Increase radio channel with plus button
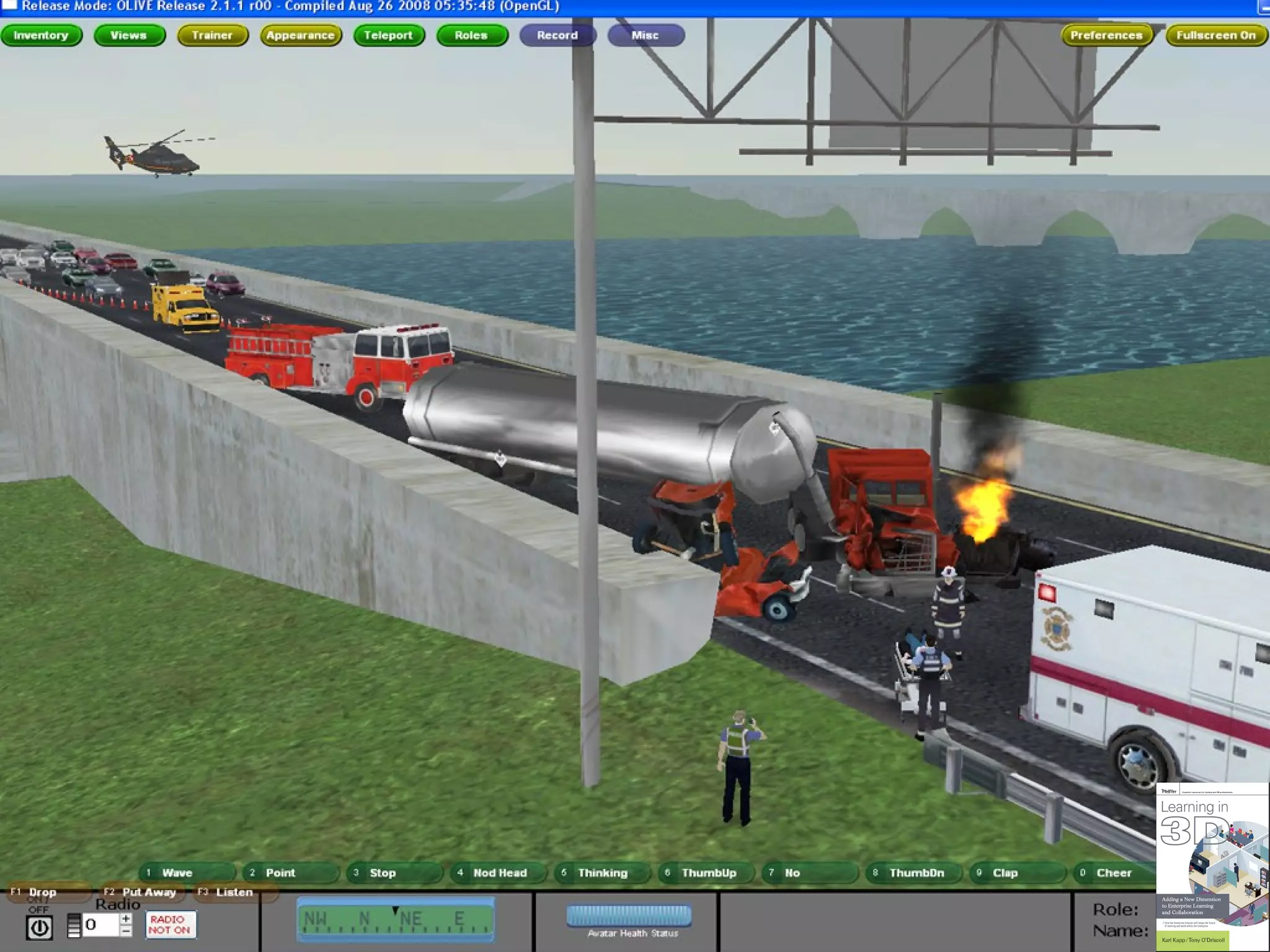1270x952 pixels. (x=126, y=919)
